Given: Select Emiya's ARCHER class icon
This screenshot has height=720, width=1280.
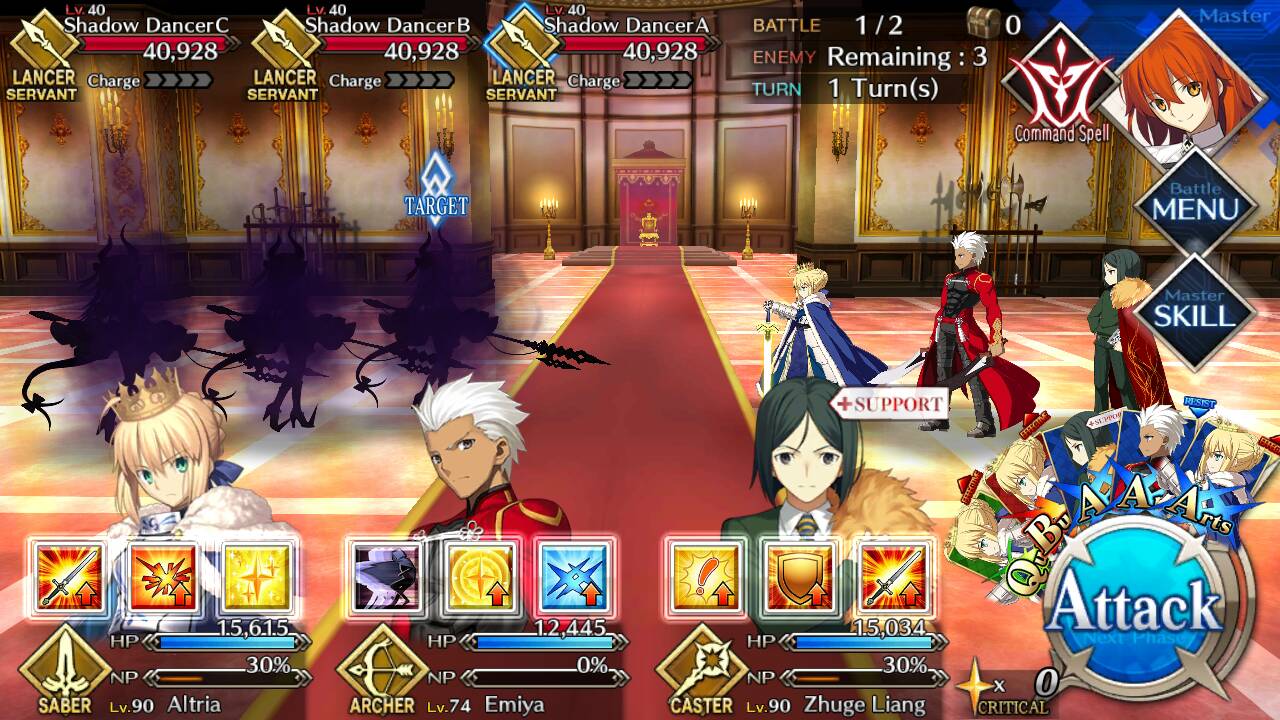Looking at the screenshot, I should point(382,672).
